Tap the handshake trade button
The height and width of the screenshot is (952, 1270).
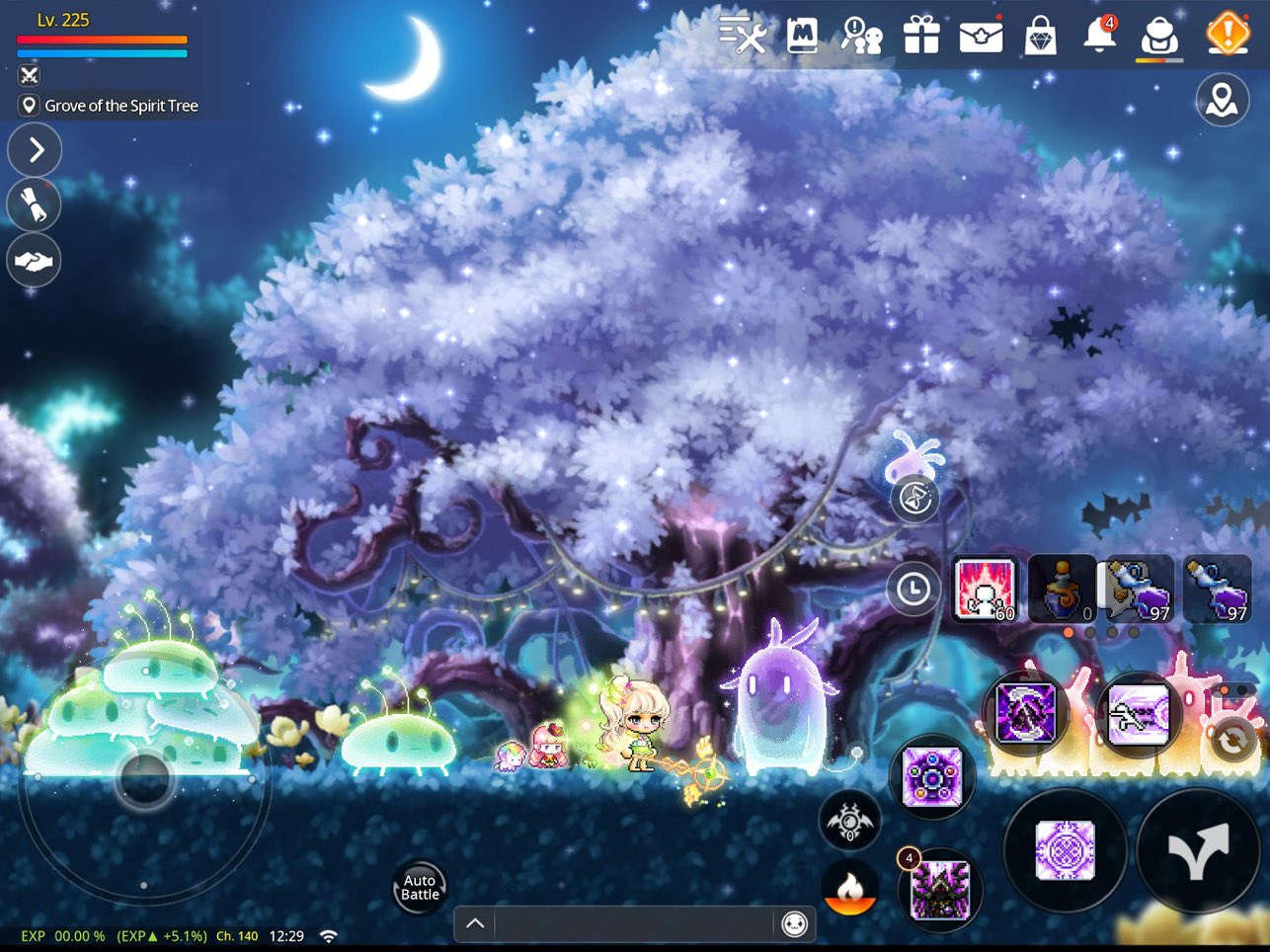(35, 261)
